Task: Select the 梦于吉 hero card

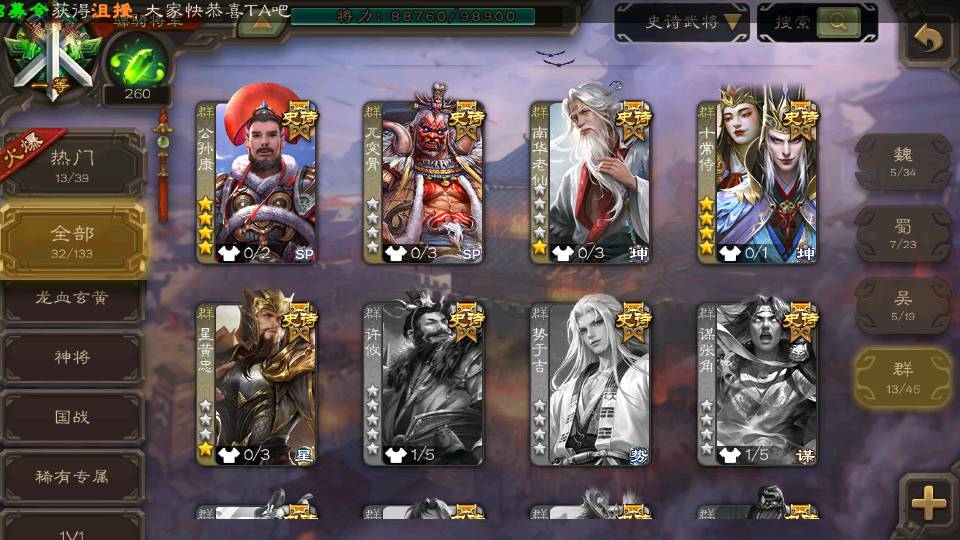Action: pyautogui.click(x=590, y=382)
